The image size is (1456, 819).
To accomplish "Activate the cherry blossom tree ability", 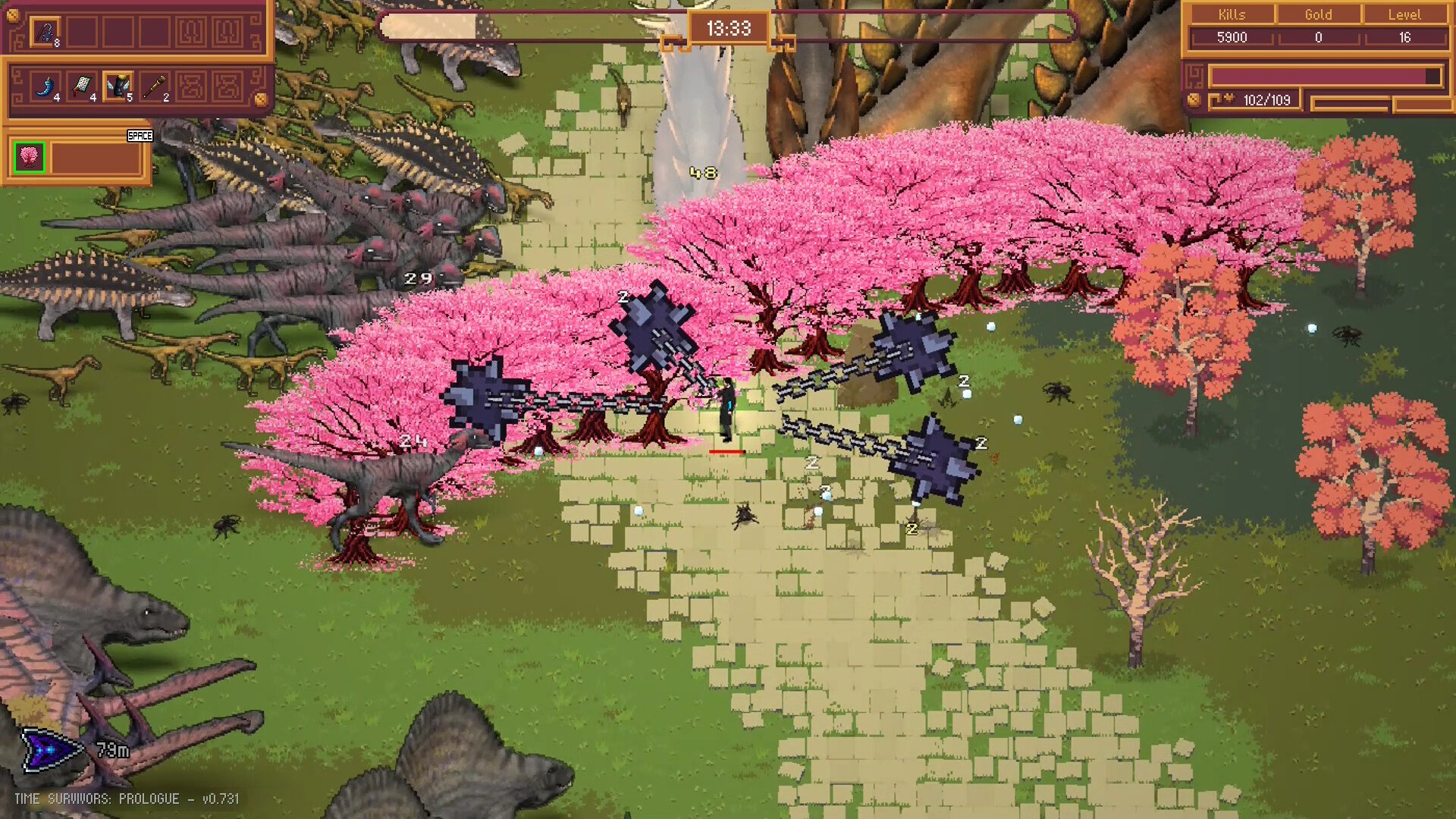I will click(x=30, y=157).
